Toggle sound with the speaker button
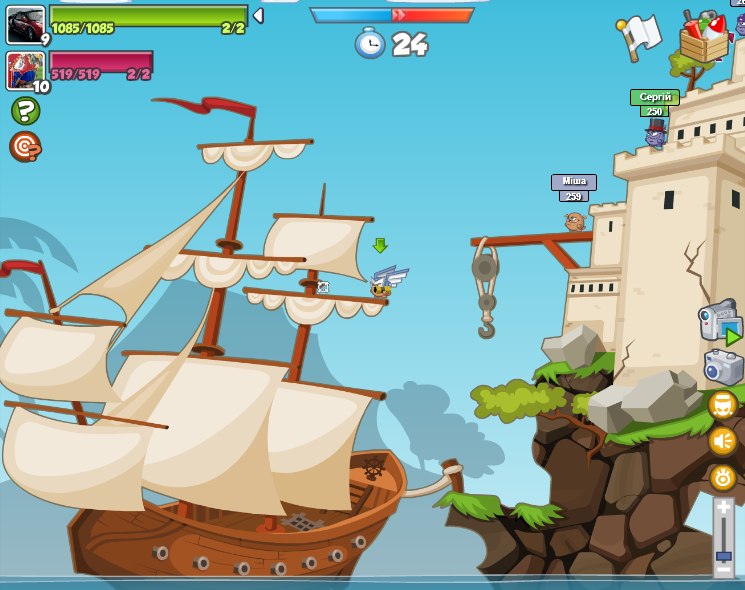745x590 pixels. 723,441
